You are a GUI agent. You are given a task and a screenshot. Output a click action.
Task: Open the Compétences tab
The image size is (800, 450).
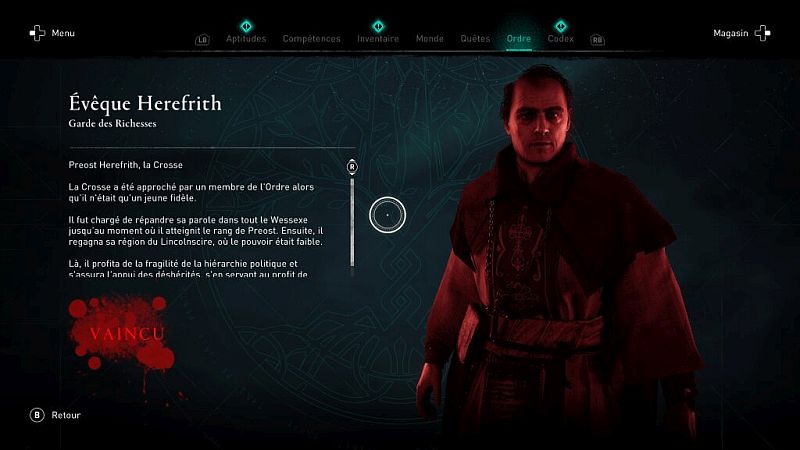[311, 39]
